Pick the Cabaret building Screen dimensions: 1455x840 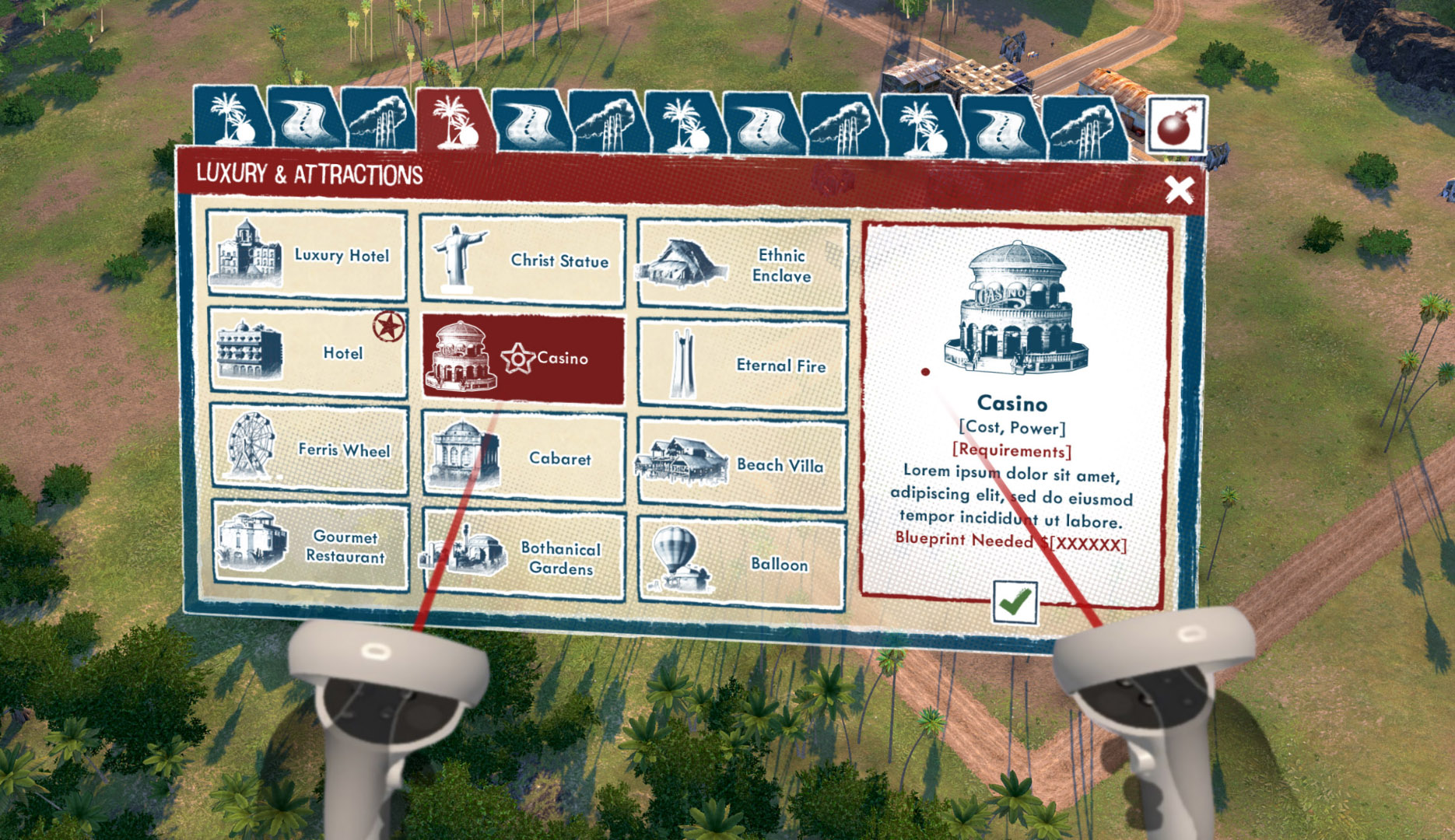523,457
